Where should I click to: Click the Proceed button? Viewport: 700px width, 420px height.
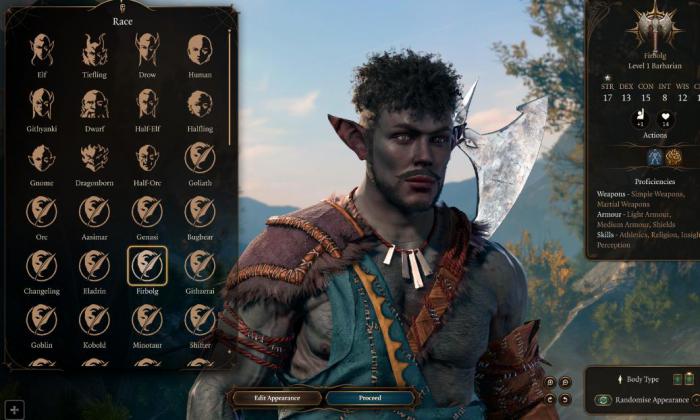coord(369,398)
